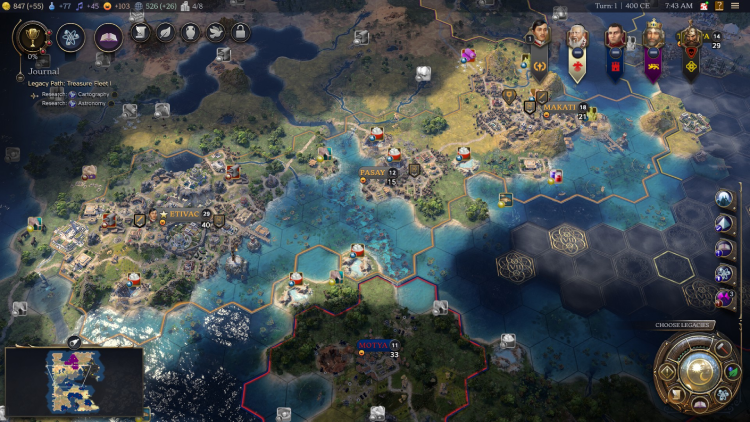
Task: Click the minimap to jump the camera
Action: pos(73,381)
